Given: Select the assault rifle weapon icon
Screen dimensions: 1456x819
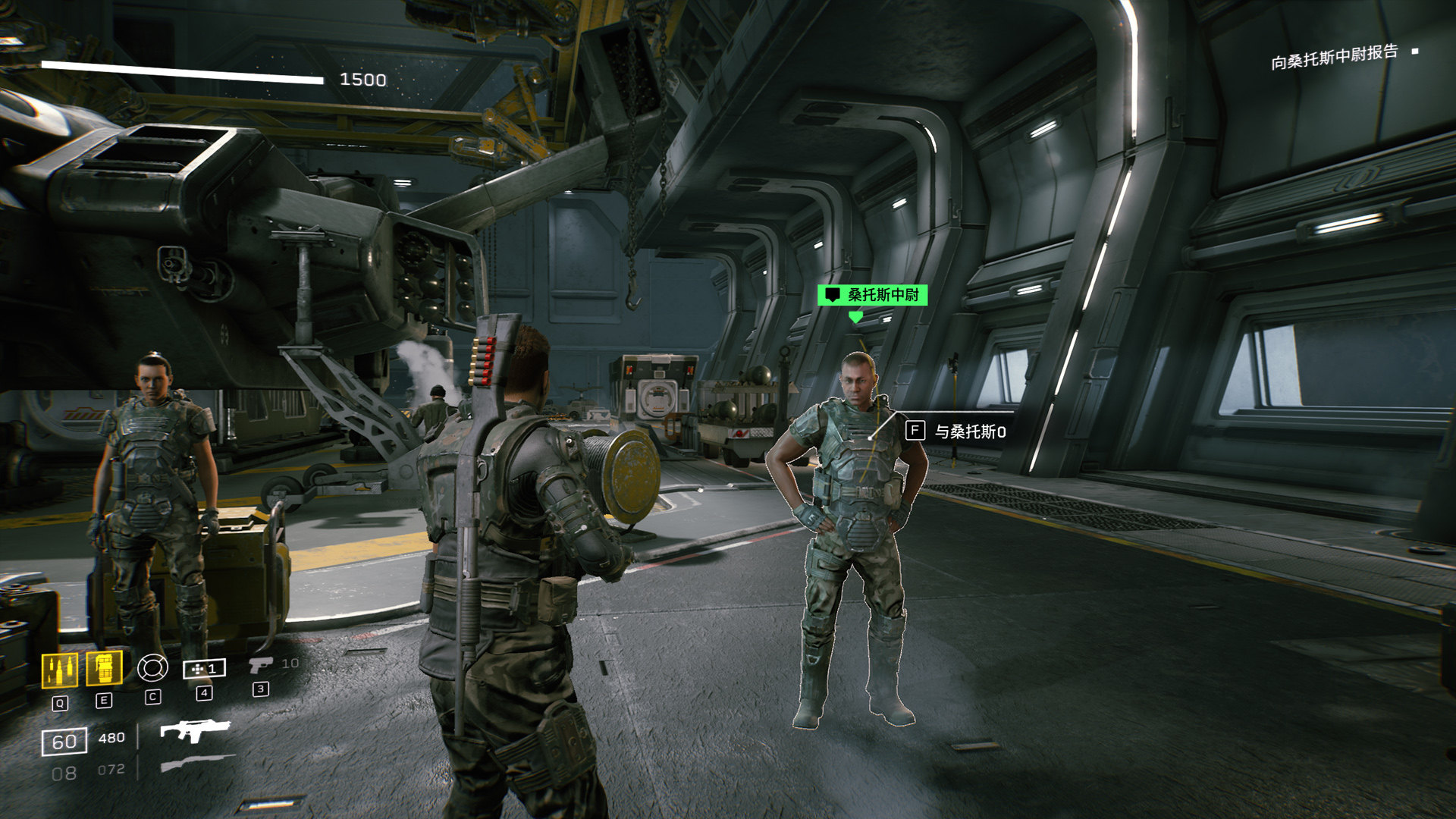Looking at the screenshot, I should pyautogui.click(x=194, y=730).
